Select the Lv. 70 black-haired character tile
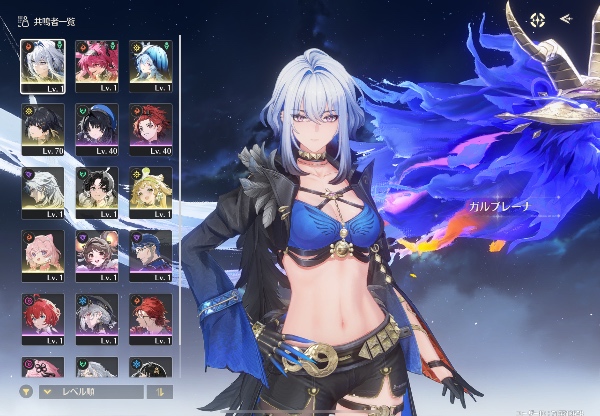Image resolution: width=600 pixels, height=416 pixels. [x=43, y=127]
